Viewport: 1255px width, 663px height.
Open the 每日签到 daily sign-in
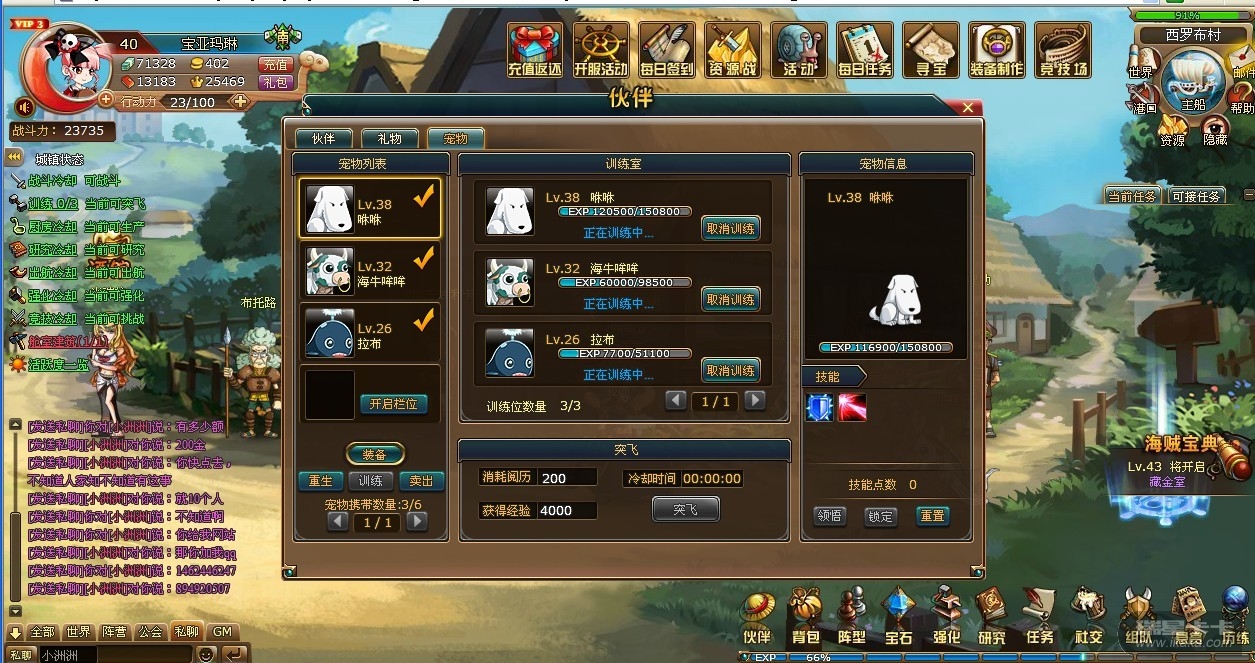[x=667, y=50]
